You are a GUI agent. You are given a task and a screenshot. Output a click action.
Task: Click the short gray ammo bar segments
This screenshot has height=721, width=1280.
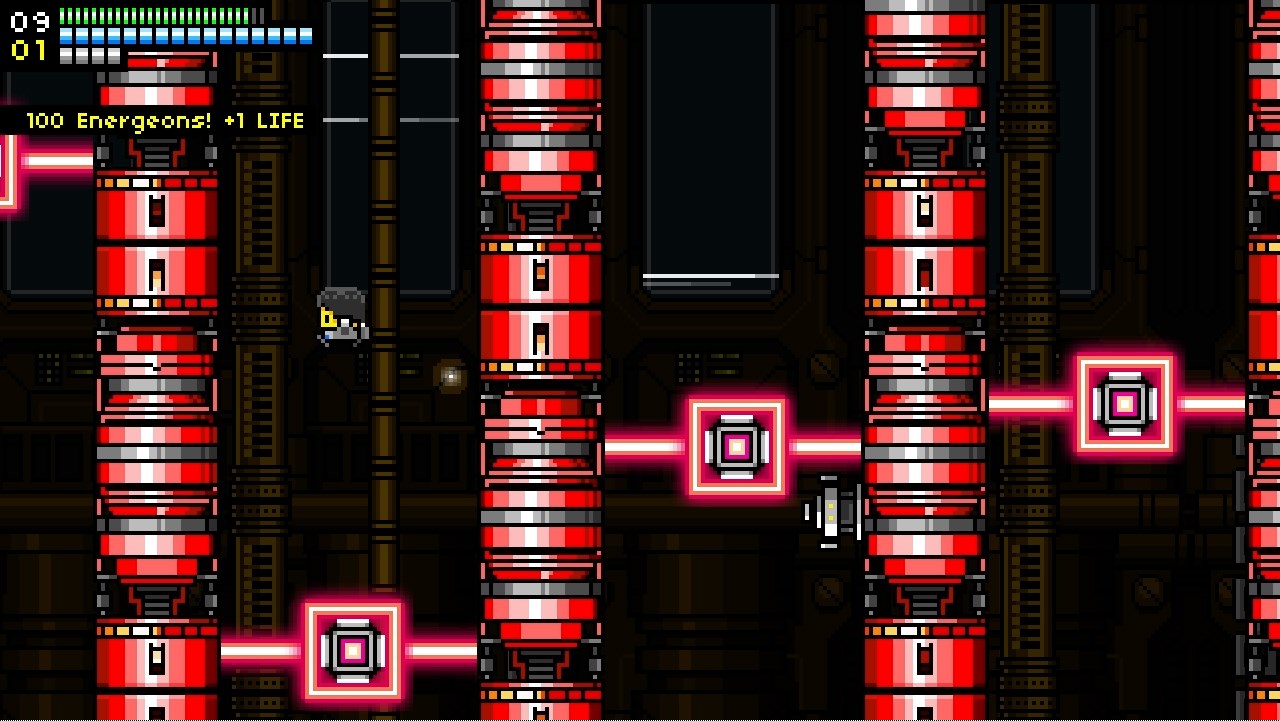click(x=90, y=56)
